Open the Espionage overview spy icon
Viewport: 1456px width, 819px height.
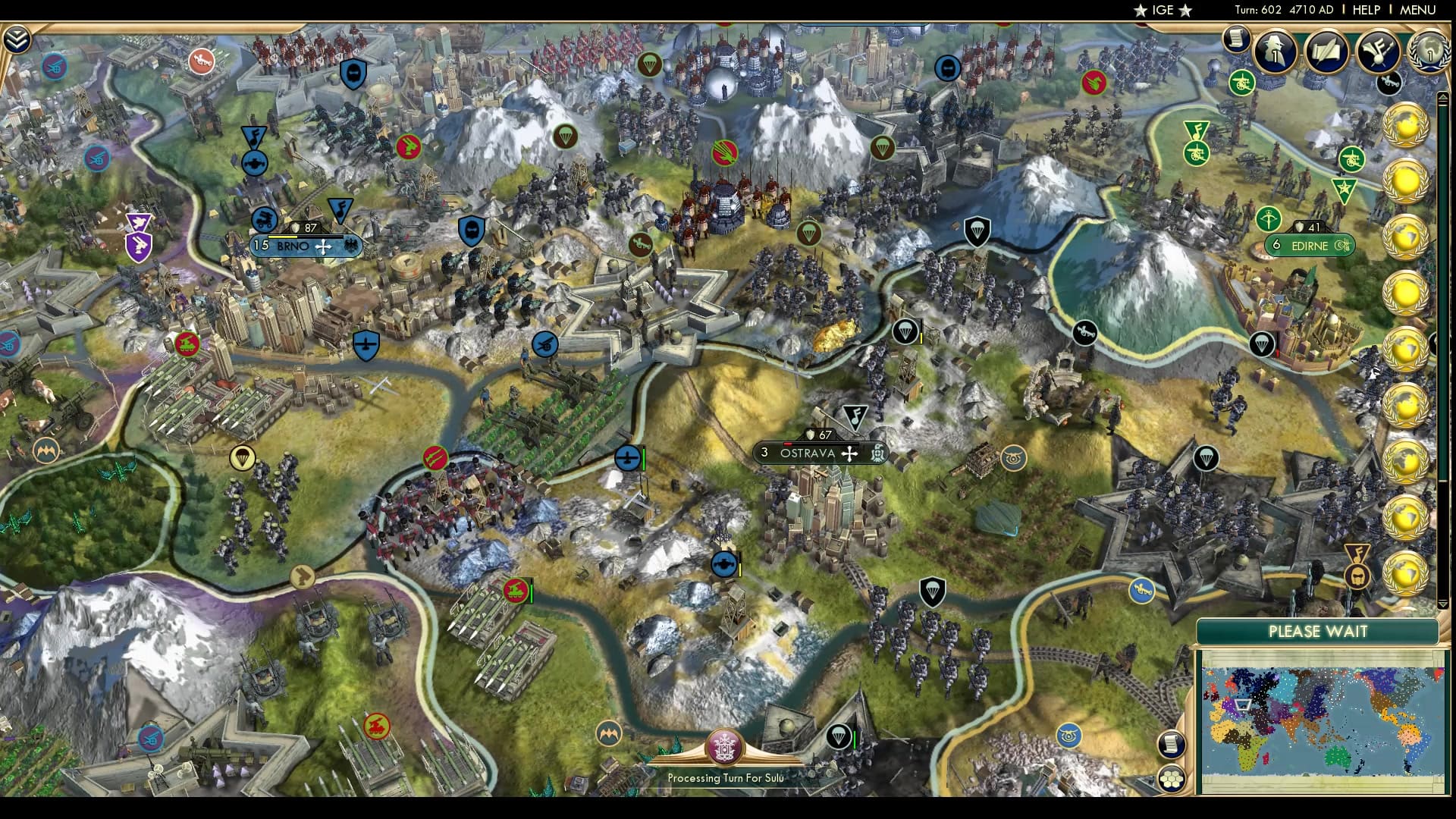tap(1275, 55)
